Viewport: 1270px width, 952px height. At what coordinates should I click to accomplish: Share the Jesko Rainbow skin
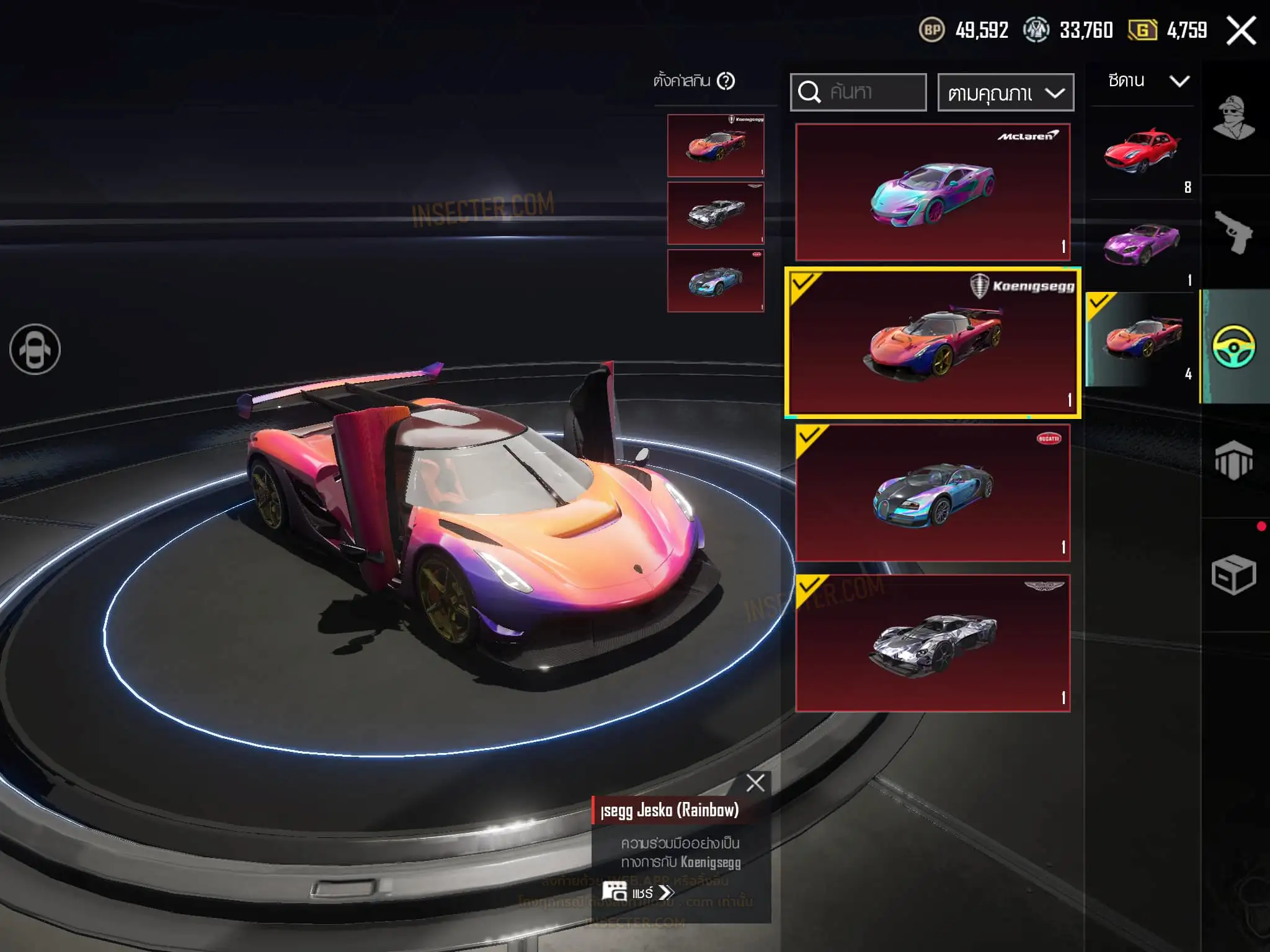point(639,892)
